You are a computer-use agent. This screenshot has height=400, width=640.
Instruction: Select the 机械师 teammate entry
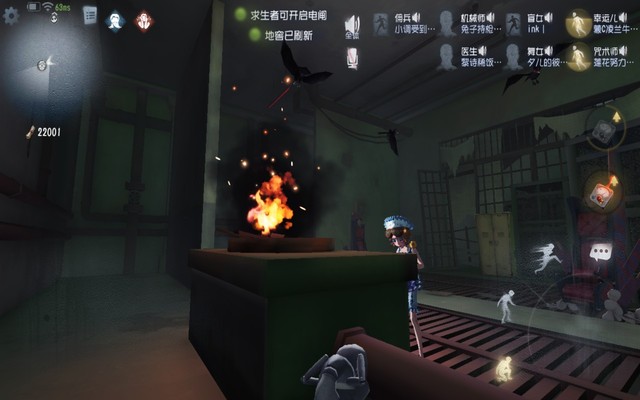pyautogui.click(x=463, y=23)
